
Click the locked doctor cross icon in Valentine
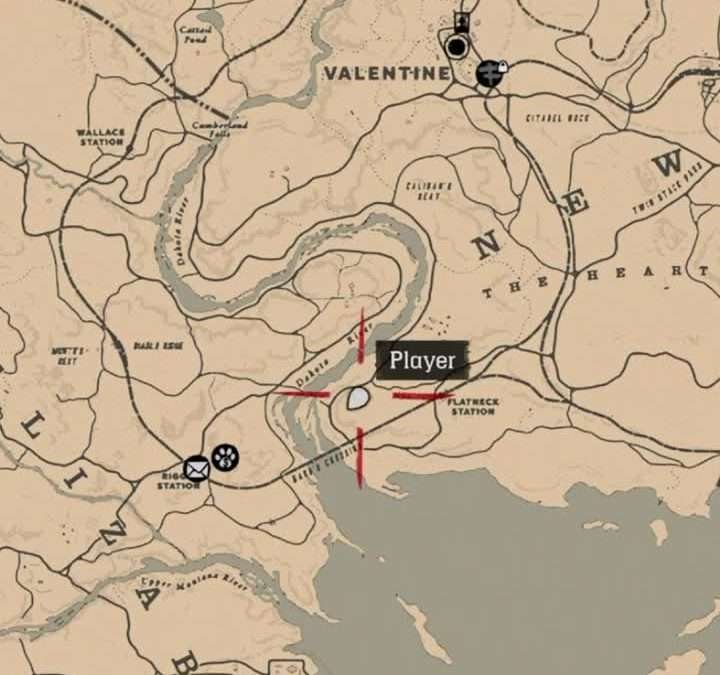pyautogui.click(x=489, y=72)
